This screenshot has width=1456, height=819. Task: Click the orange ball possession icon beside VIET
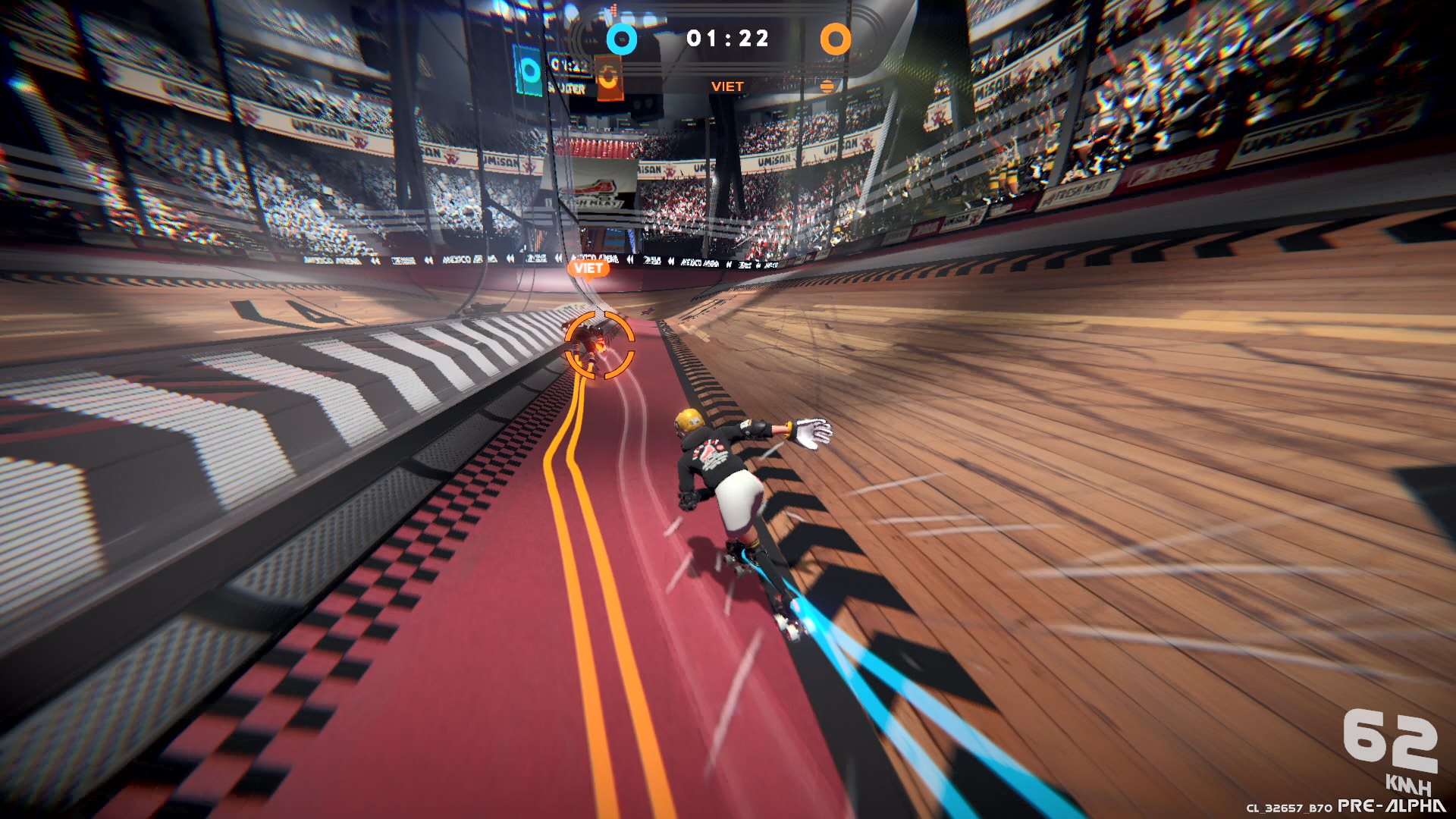click(826, 85)
